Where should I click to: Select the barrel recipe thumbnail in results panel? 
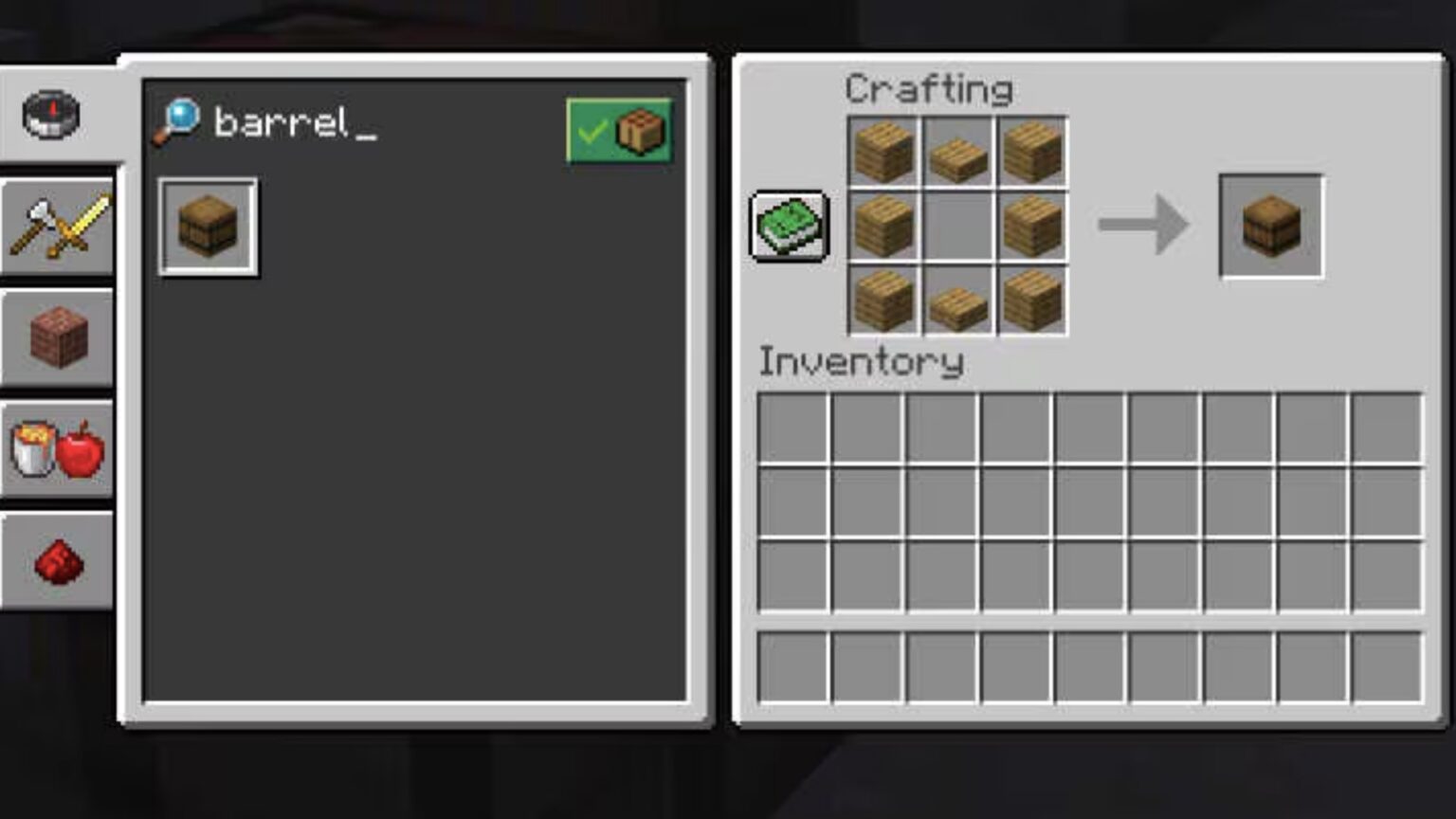click(208, 226)
